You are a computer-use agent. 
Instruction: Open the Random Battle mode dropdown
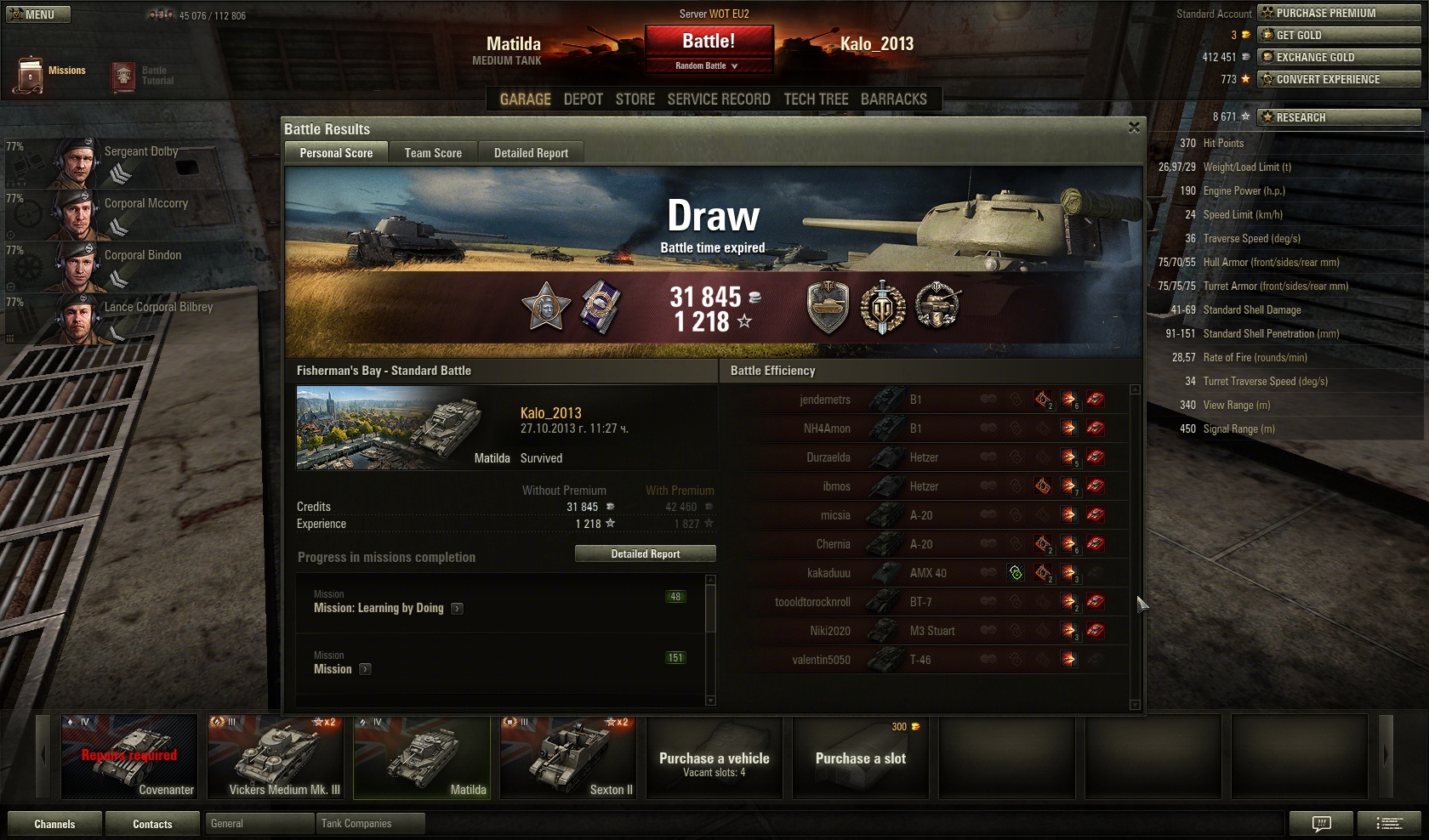click(709, 65)
